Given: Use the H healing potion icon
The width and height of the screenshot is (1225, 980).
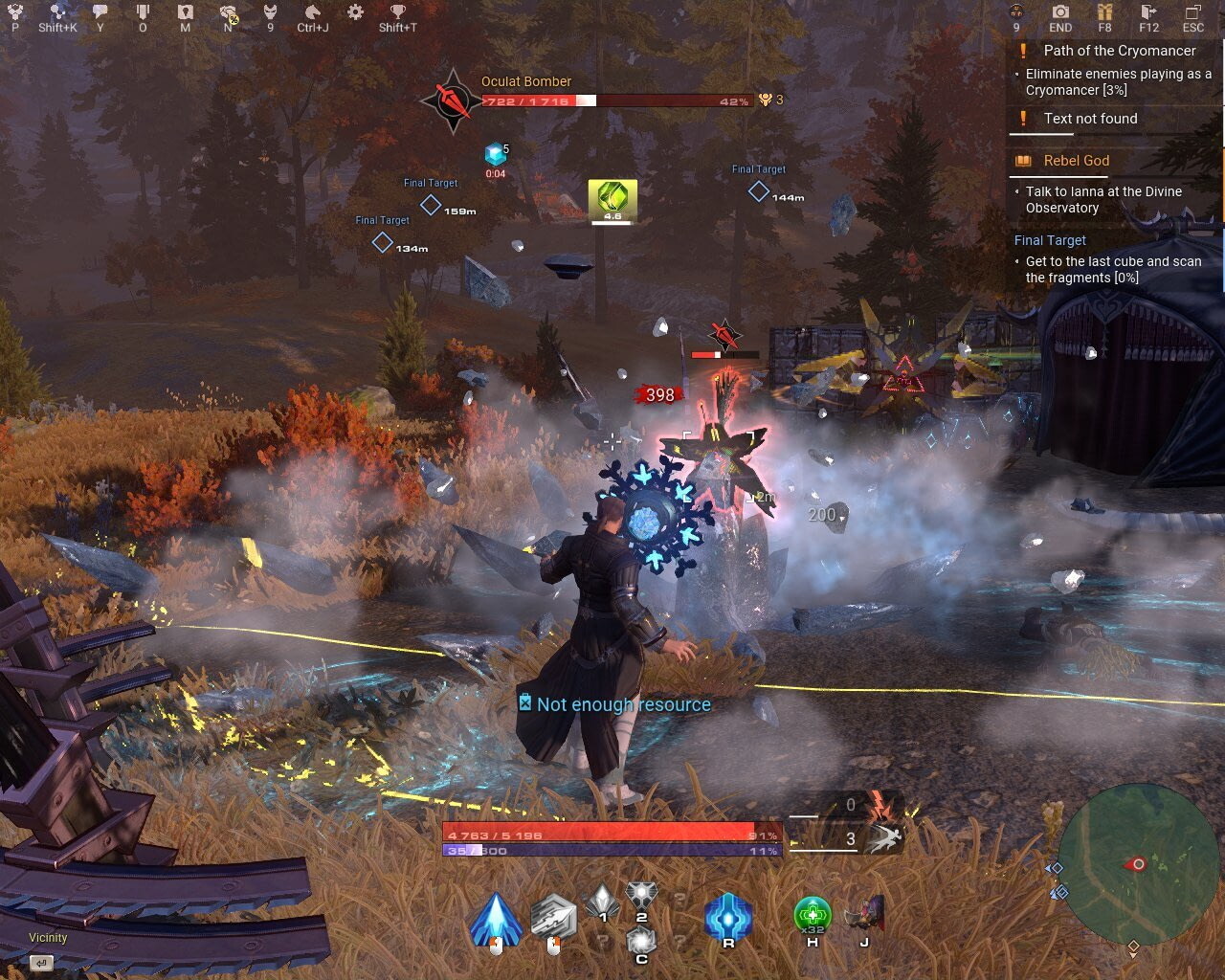Looking at the screenshot, I should point(813,916).
